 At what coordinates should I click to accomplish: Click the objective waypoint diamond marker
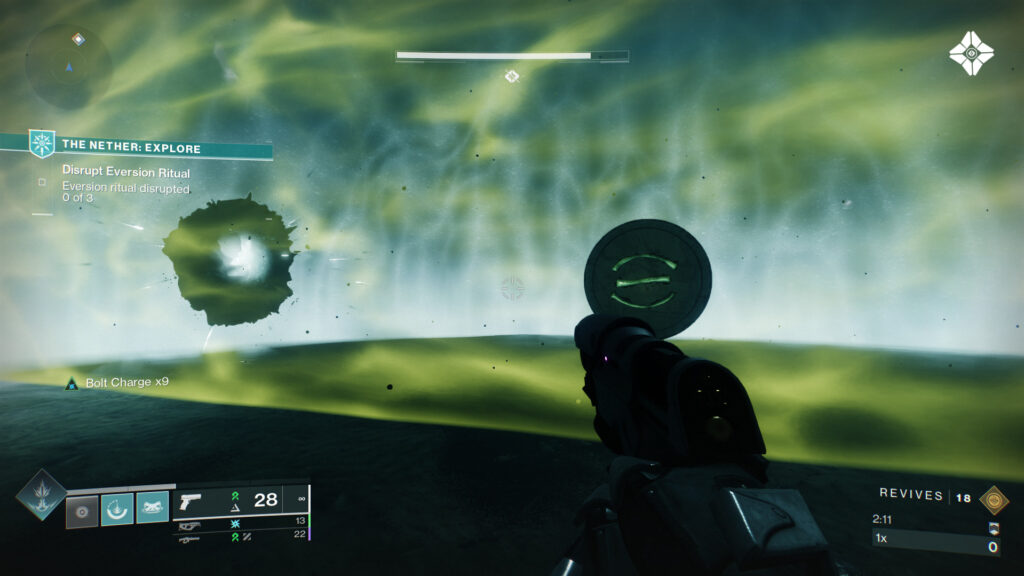pyautogui.click(x=512, y=76)
